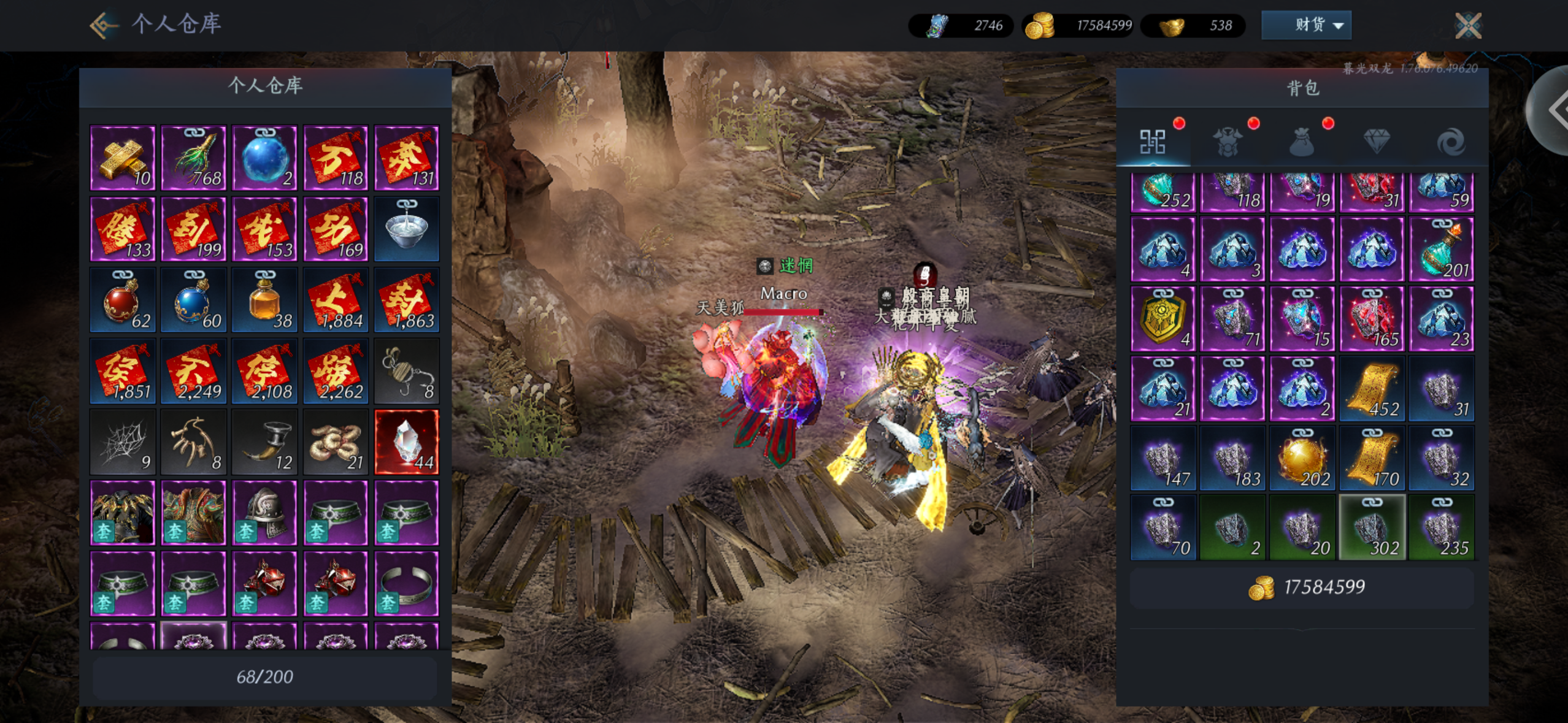Screen dimensions: 1568x723
Task: Open the backpack's swirl tab
Action: click(1450, 142)
